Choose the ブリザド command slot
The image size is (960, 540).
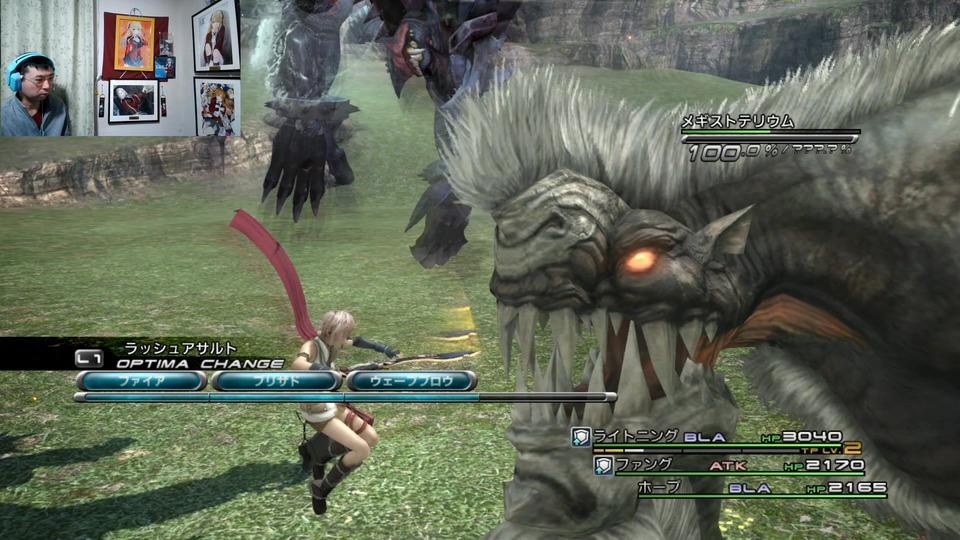click(x=277, y=381)
